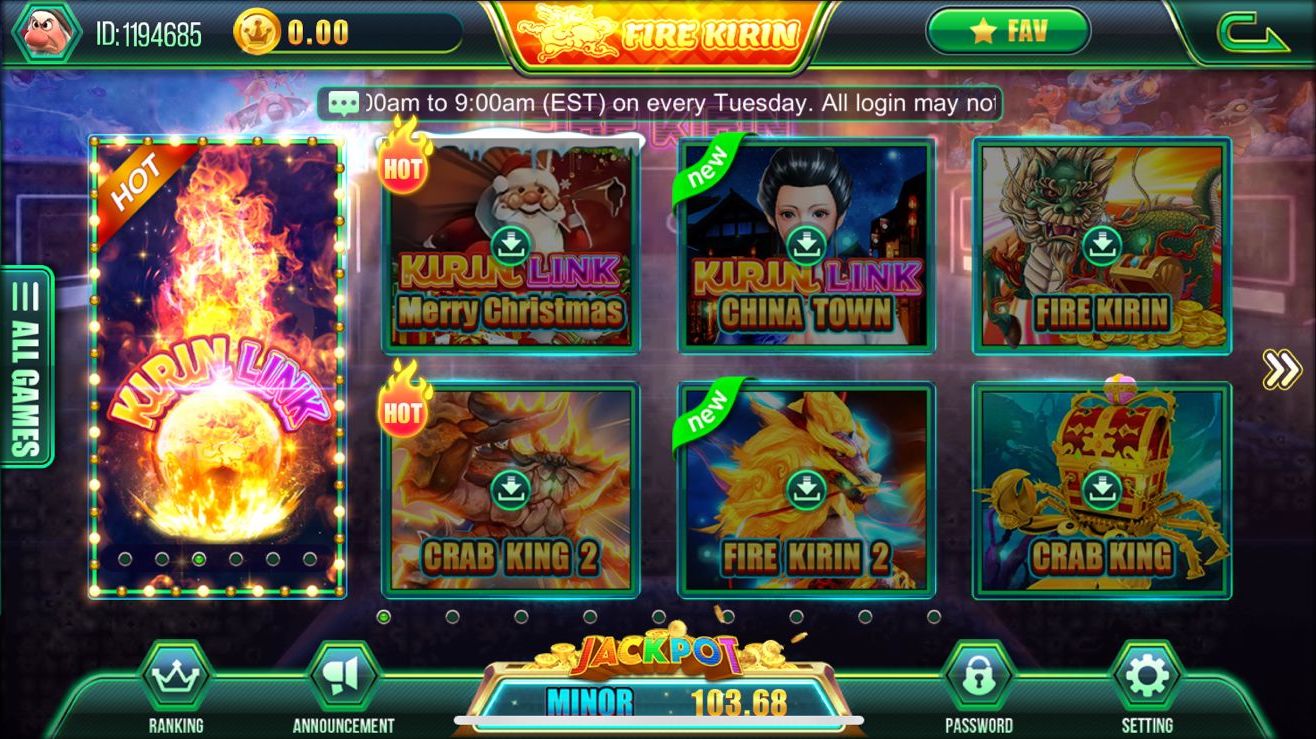The height and width of the screenshot is (739, 1316).
Task: Show next page with double arrow
Action: click(x=1280, y=369)
